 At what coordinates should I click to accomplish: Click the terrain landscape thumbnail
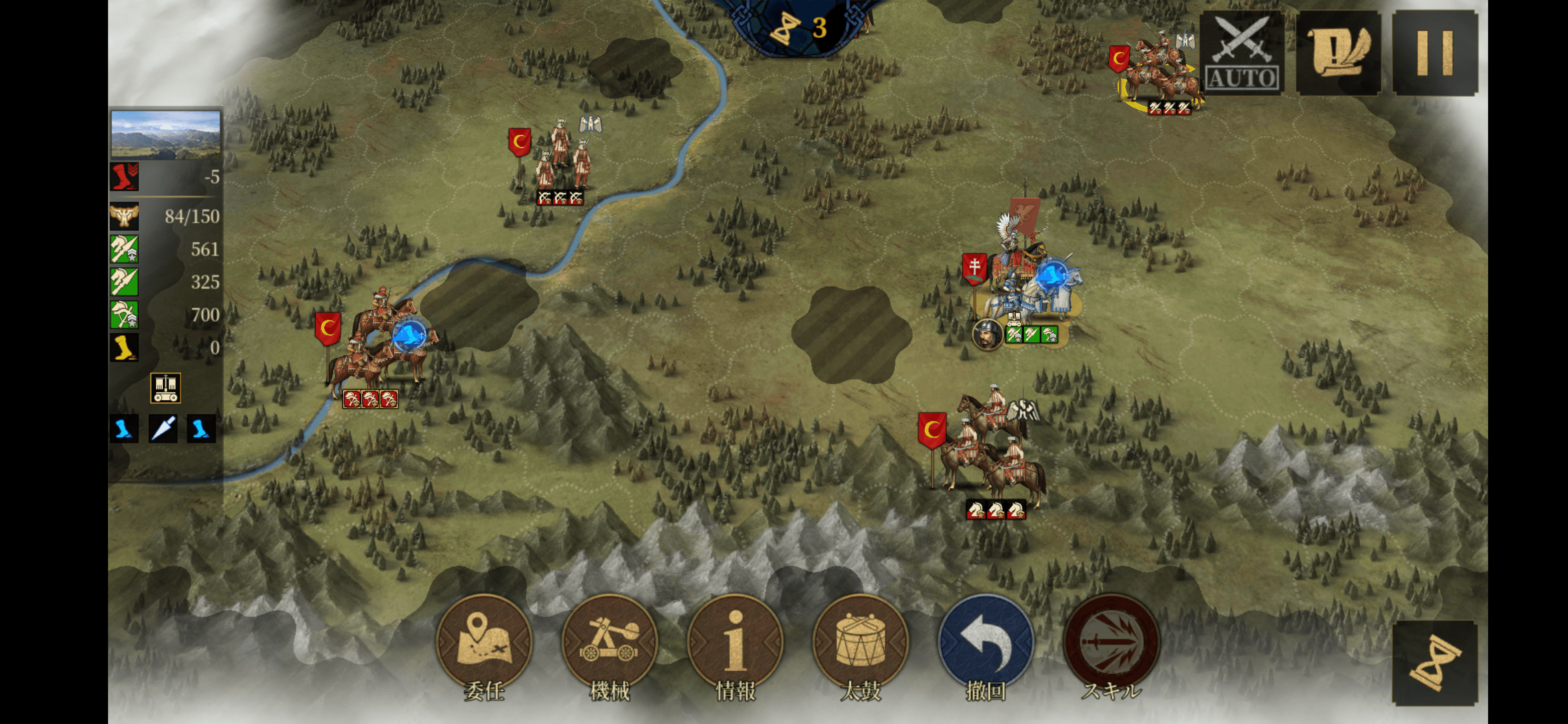(x=165, y=134)
